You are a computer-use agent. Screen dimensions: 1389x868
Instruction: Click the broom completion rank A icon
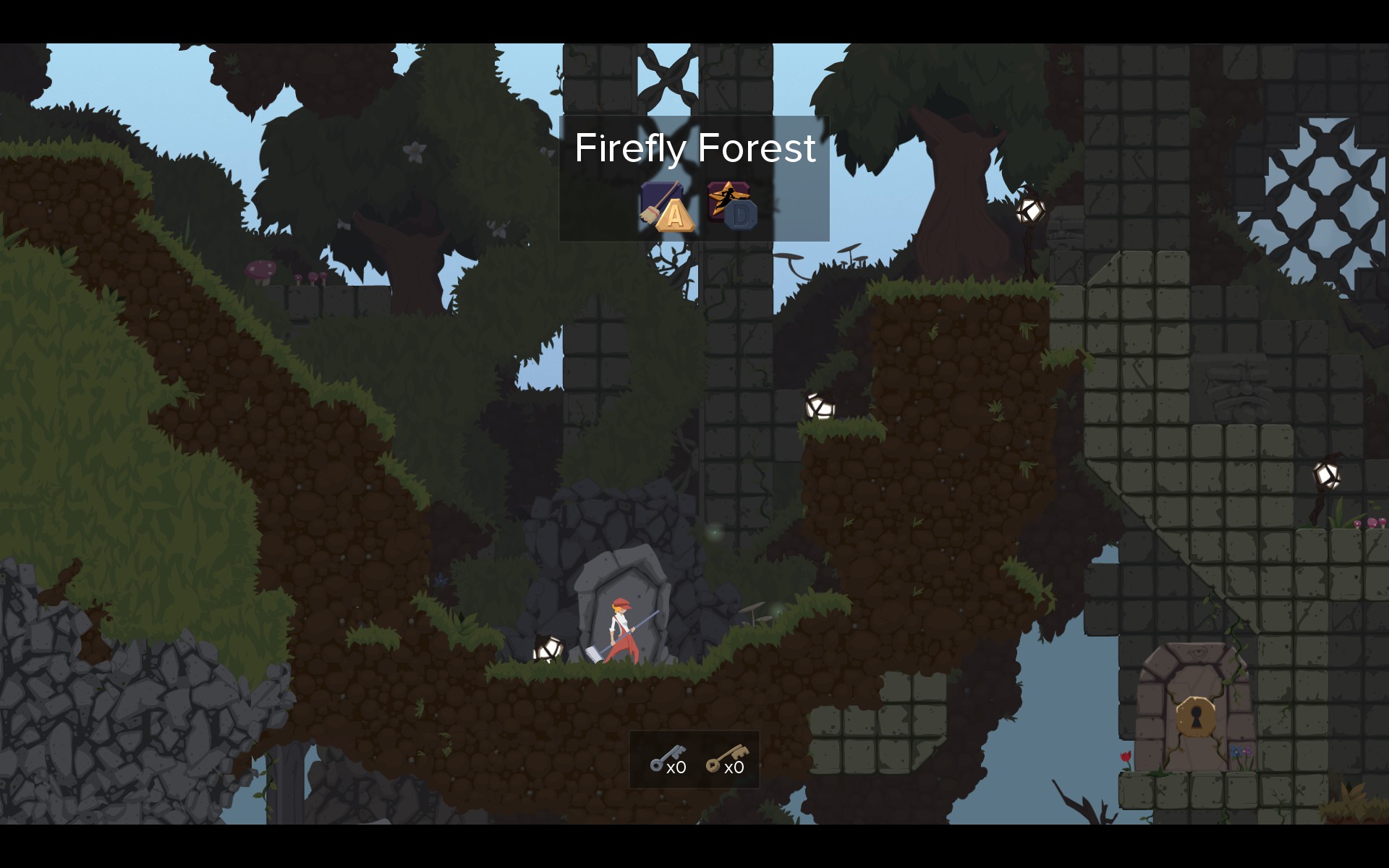coord(667,207)
